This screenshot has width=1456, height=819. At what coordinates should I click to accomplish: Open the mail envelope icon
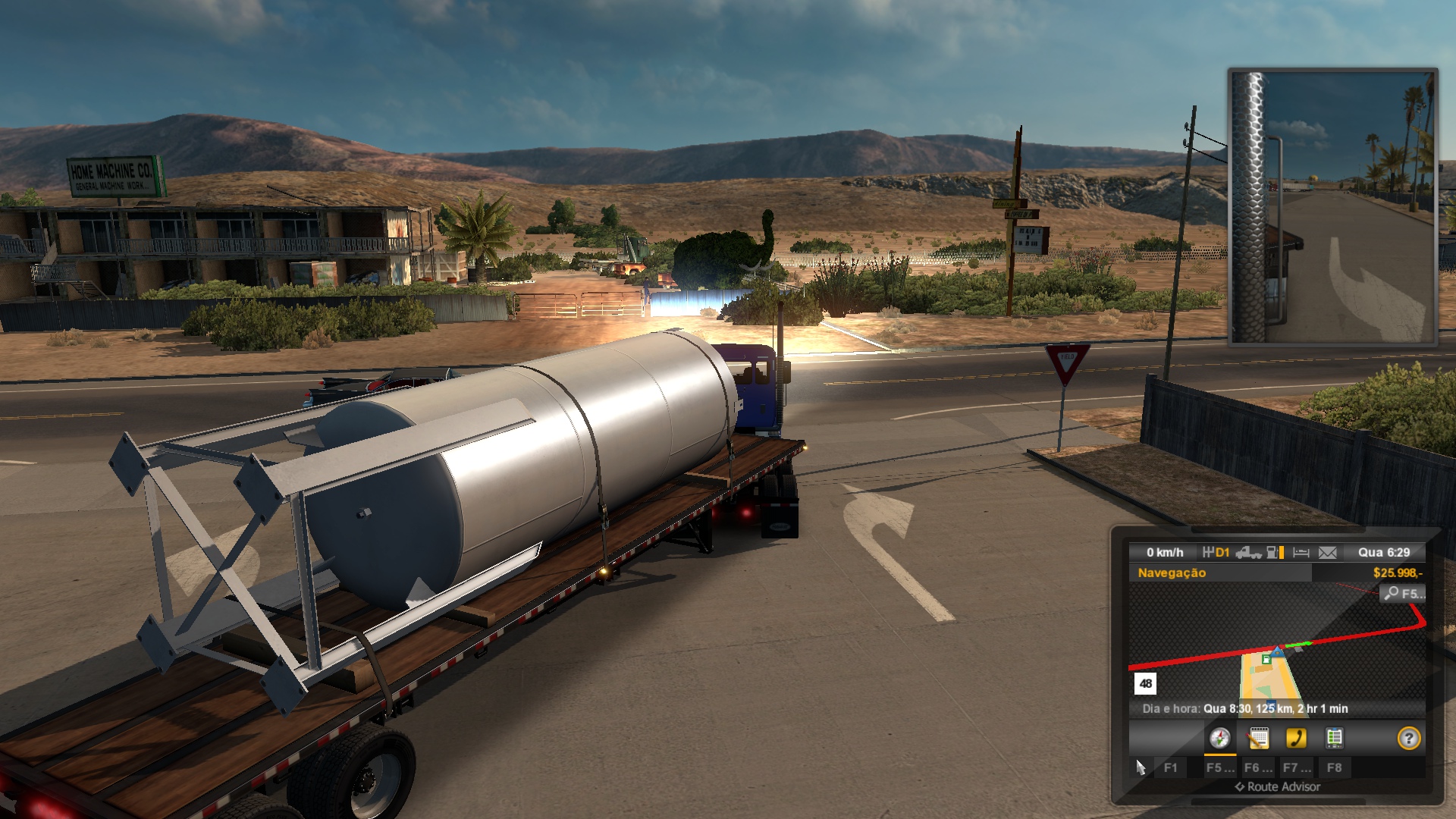point(1327,553)
